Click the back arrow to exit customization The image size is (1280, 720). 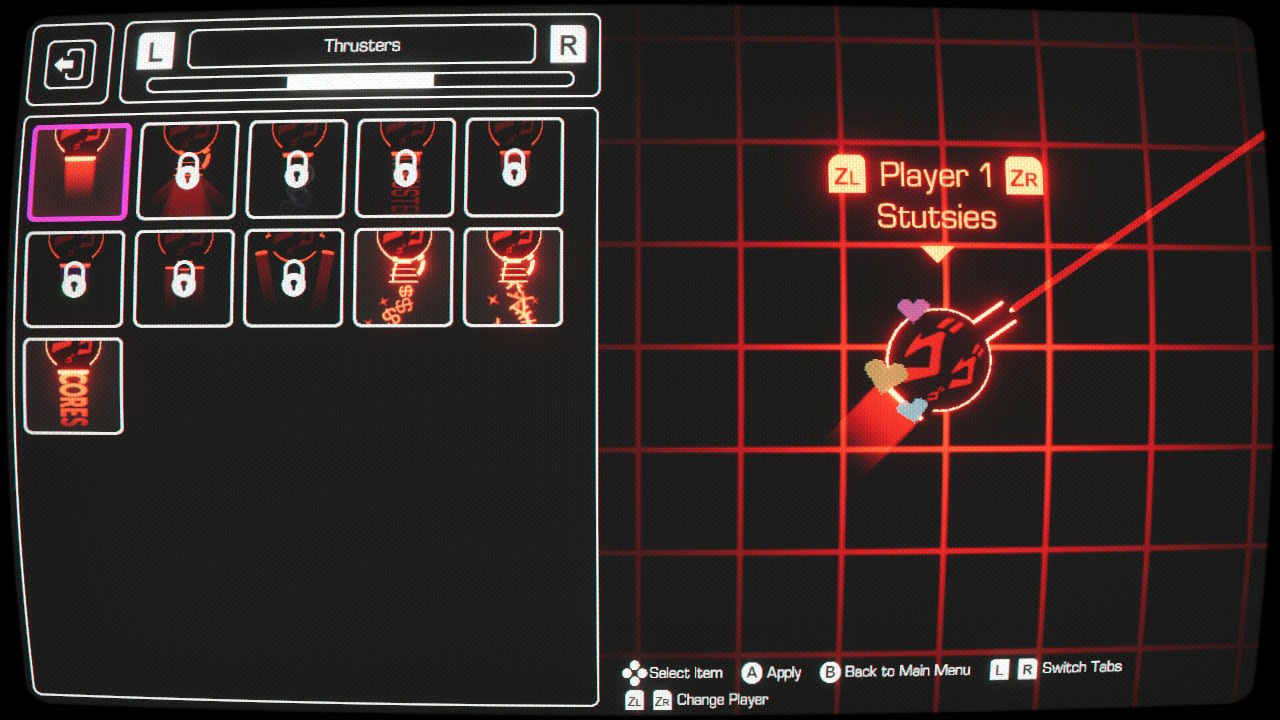pyautogui.click(x=68, y=63)
